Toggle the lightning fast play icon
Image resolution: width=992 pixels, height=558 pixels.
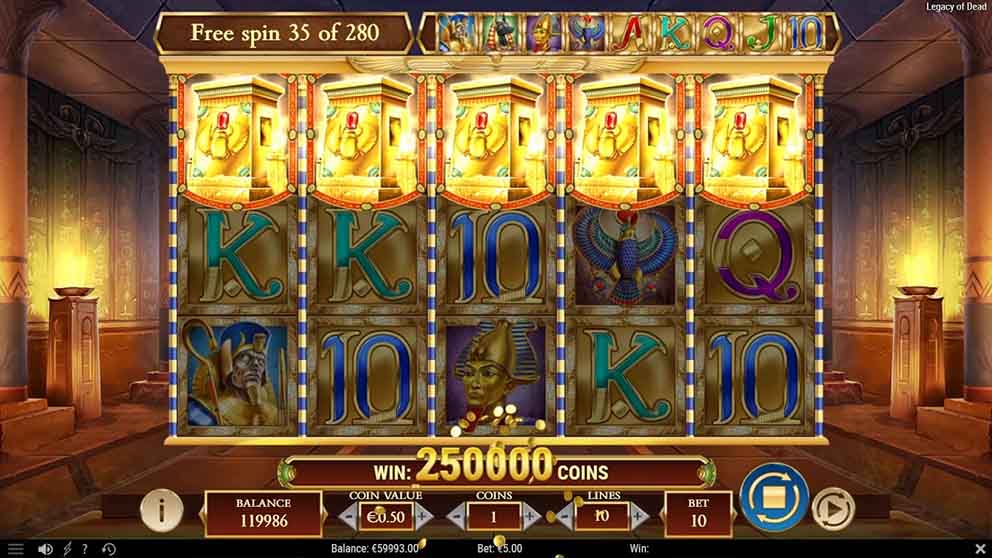tap(67, 549)
